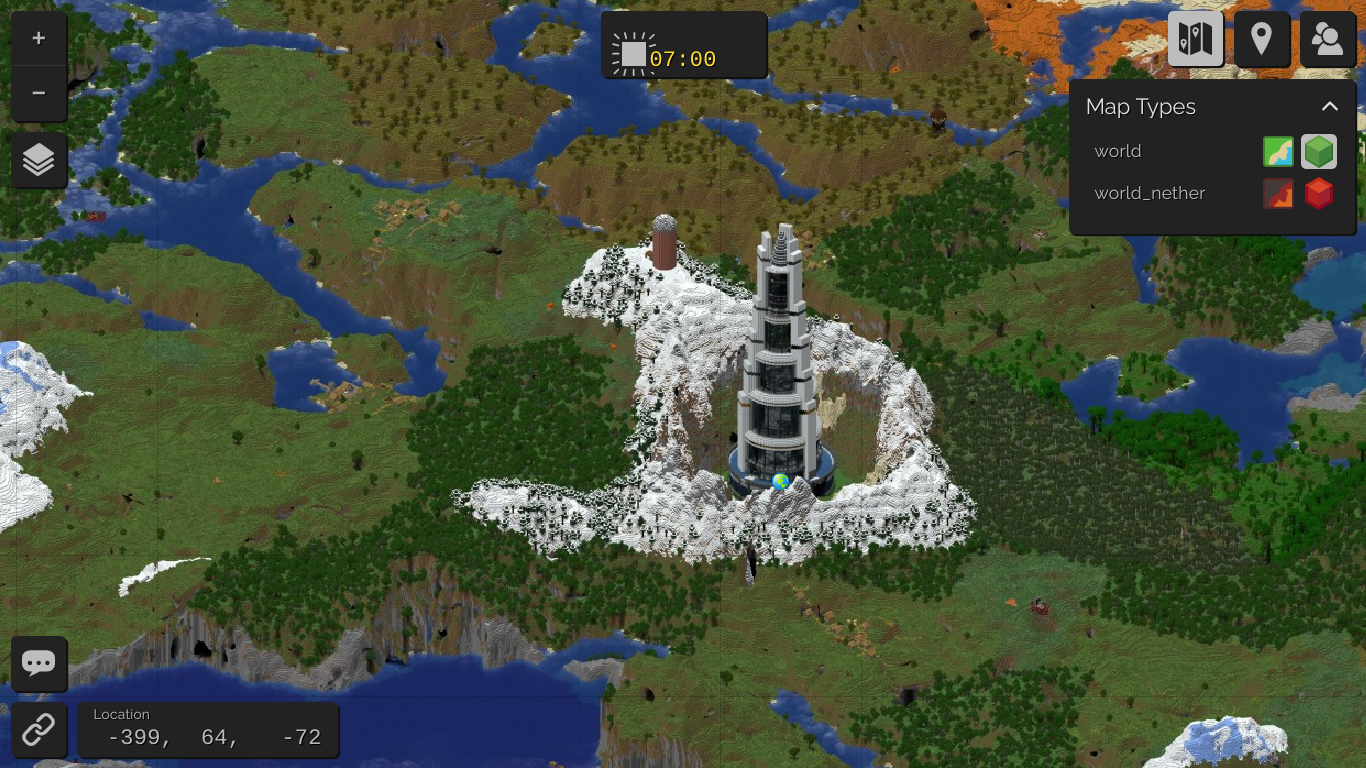Image resolution: width=1366 pixels, height=768 pixels.
Task: Click the sun time-of-day clock
Action: click(683, 46)
